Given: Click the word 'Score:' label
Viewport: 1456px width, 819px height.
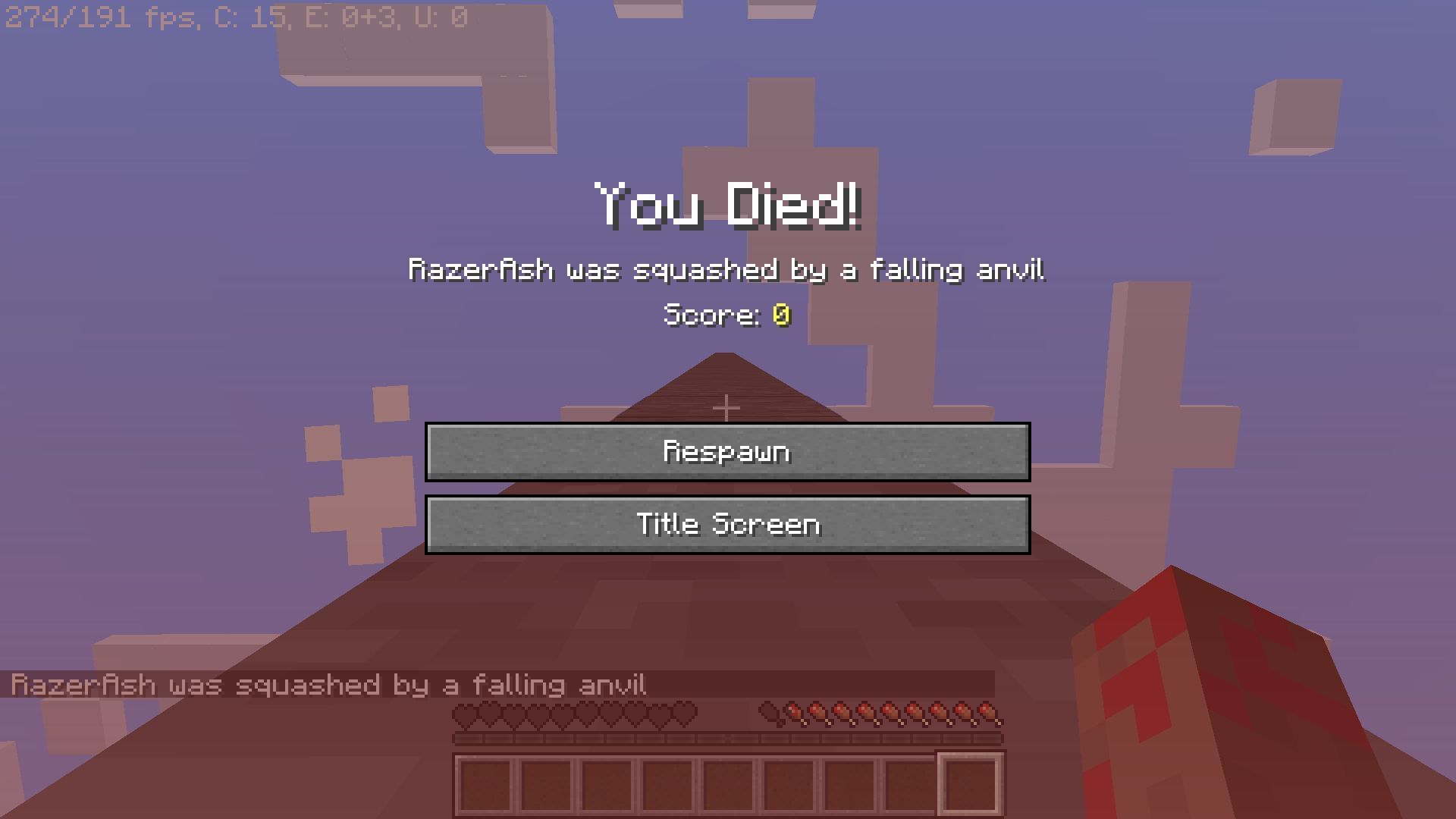Looking at the screenshot, I should tap(713, 316).
